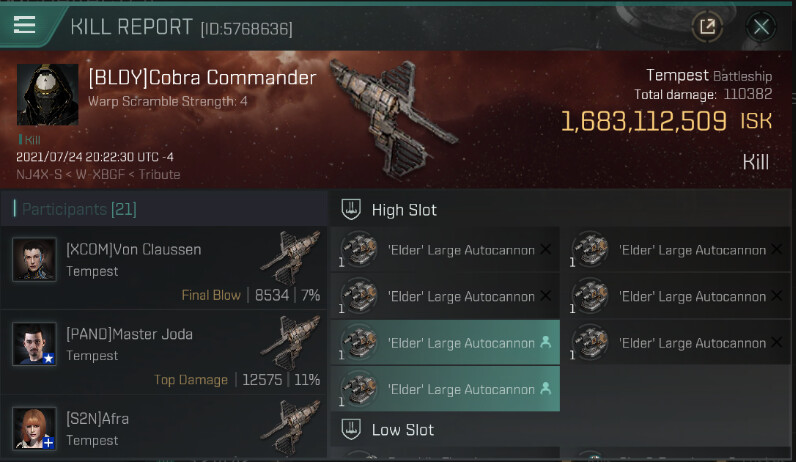Open Von Claussen's character portrait

(34, 260)
